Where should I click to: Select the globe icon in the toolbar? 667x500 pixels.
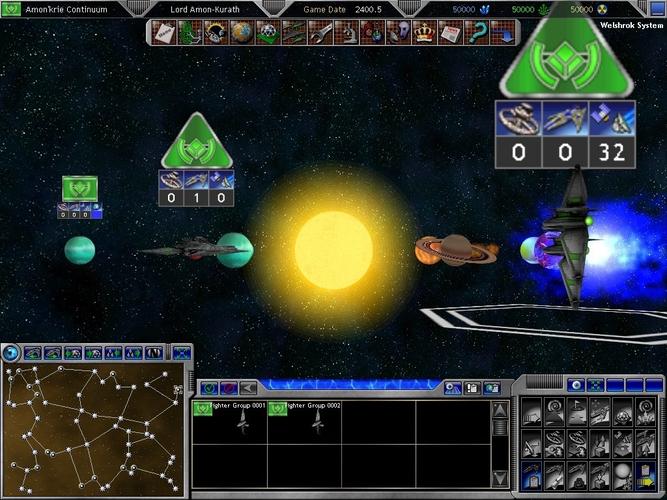[240, 33]
